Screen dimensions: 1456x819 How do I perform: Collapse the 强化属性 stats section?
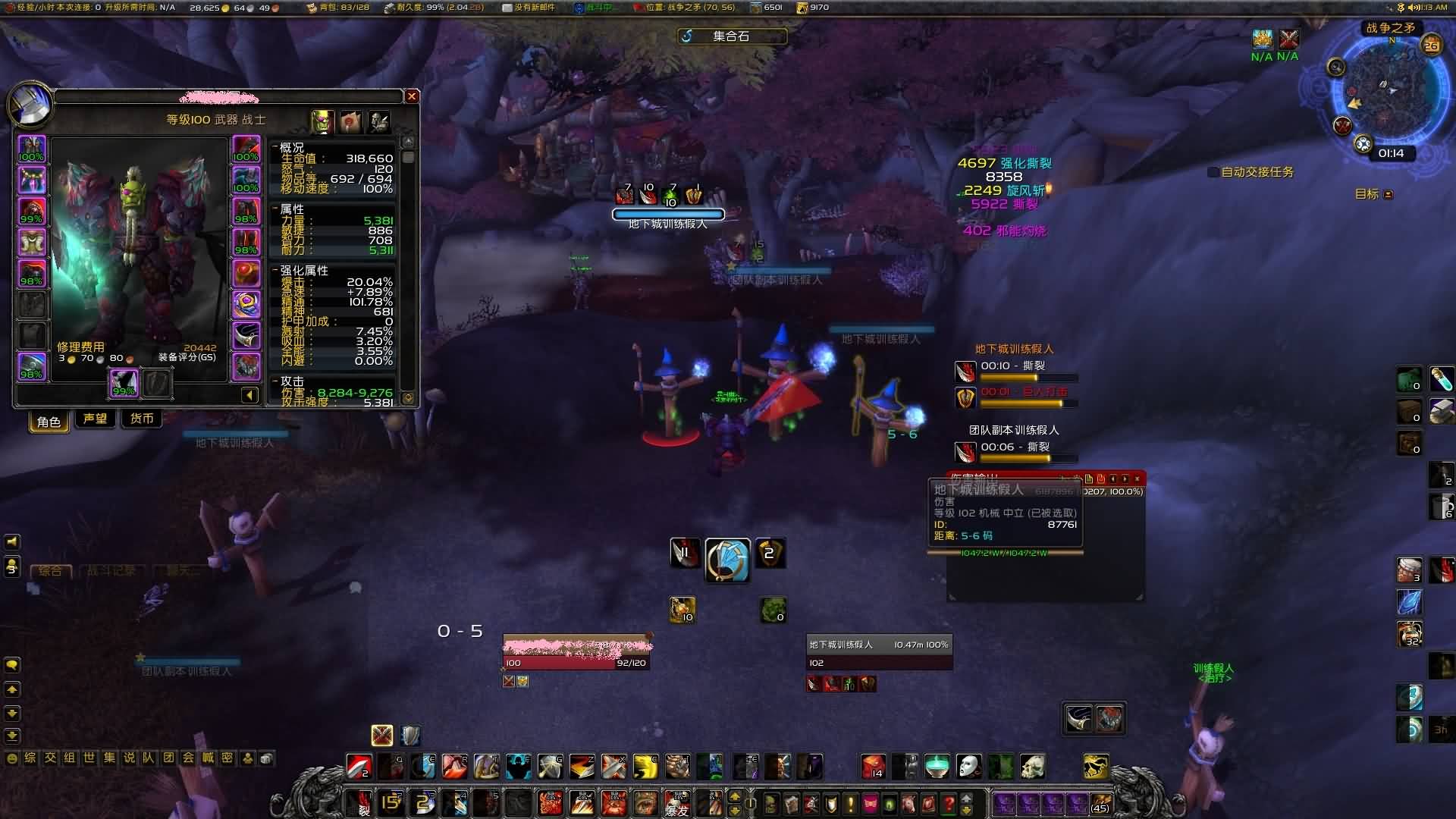tap(275, 270)
